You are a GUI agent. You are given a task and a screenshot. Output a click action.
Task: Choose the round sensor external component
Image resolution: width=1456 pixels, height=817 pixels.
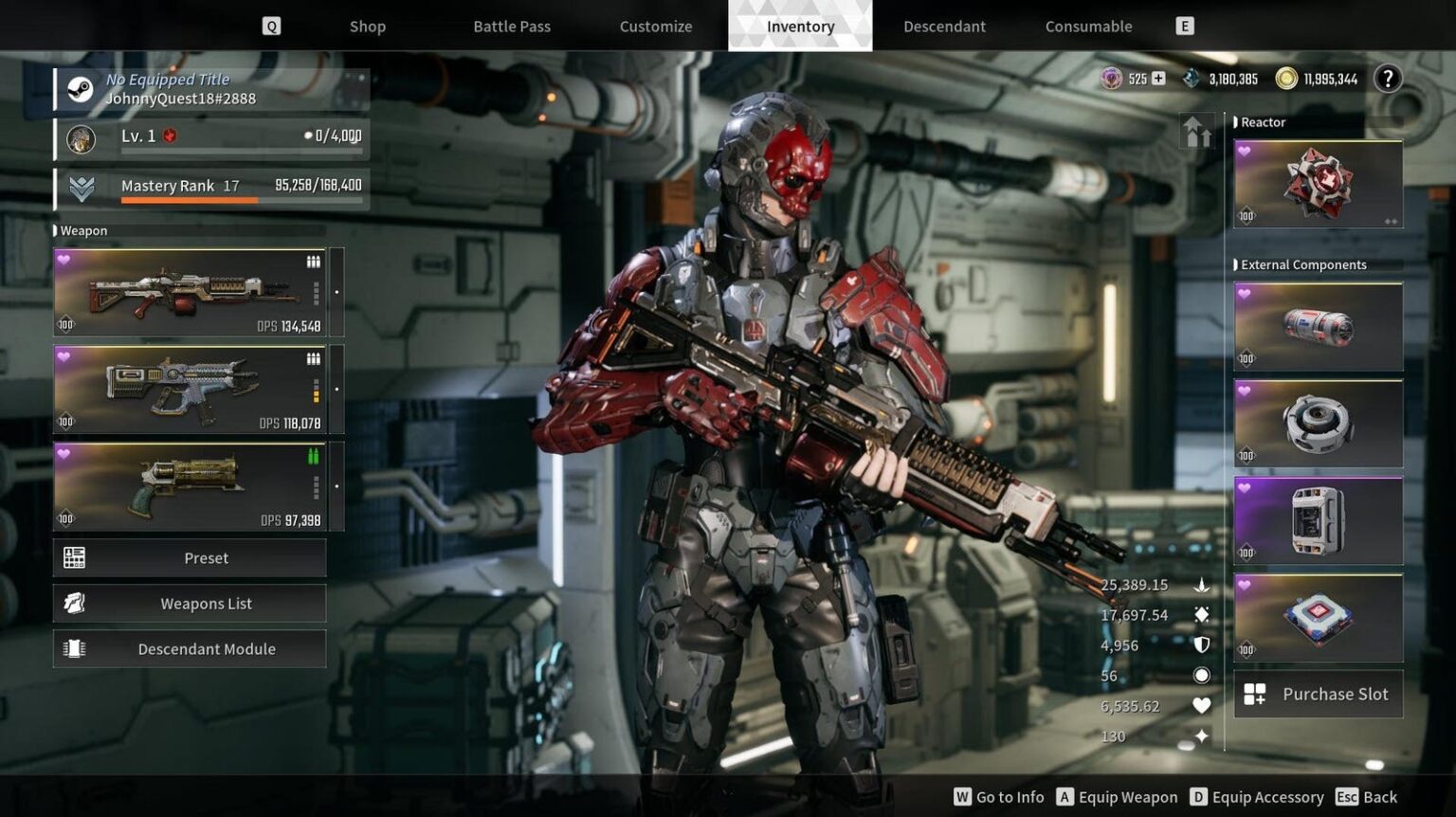1318,424
